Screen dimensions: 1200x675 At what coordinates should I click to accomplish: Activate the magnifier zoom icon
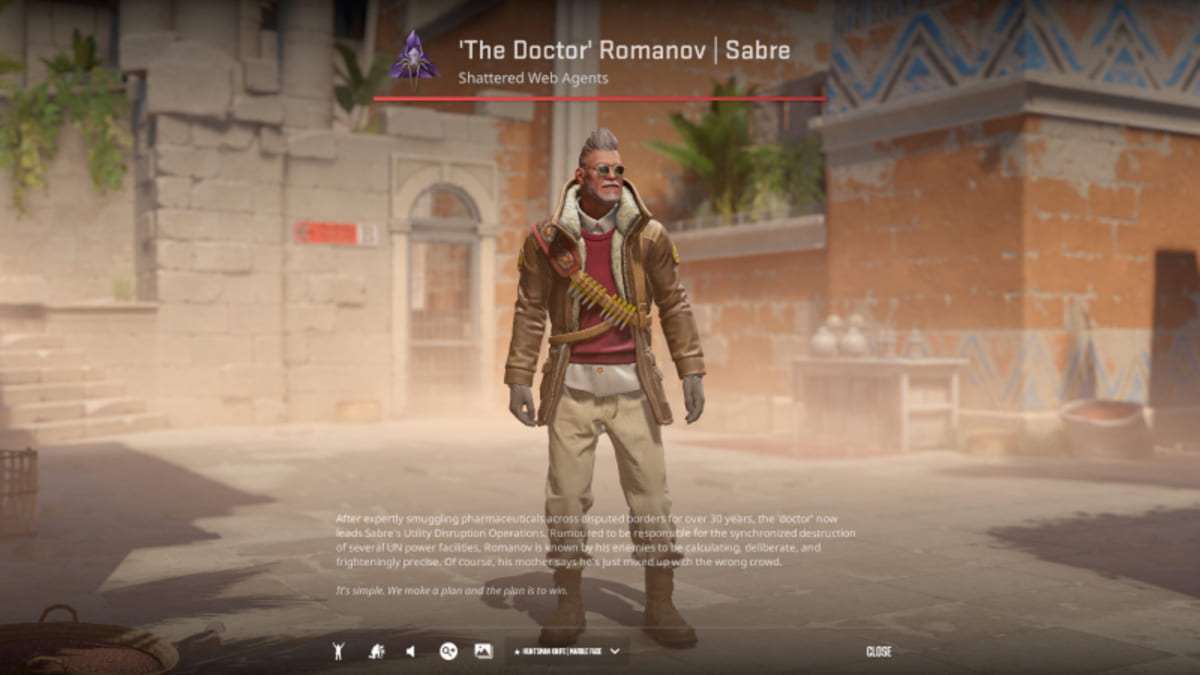(448, 651)
